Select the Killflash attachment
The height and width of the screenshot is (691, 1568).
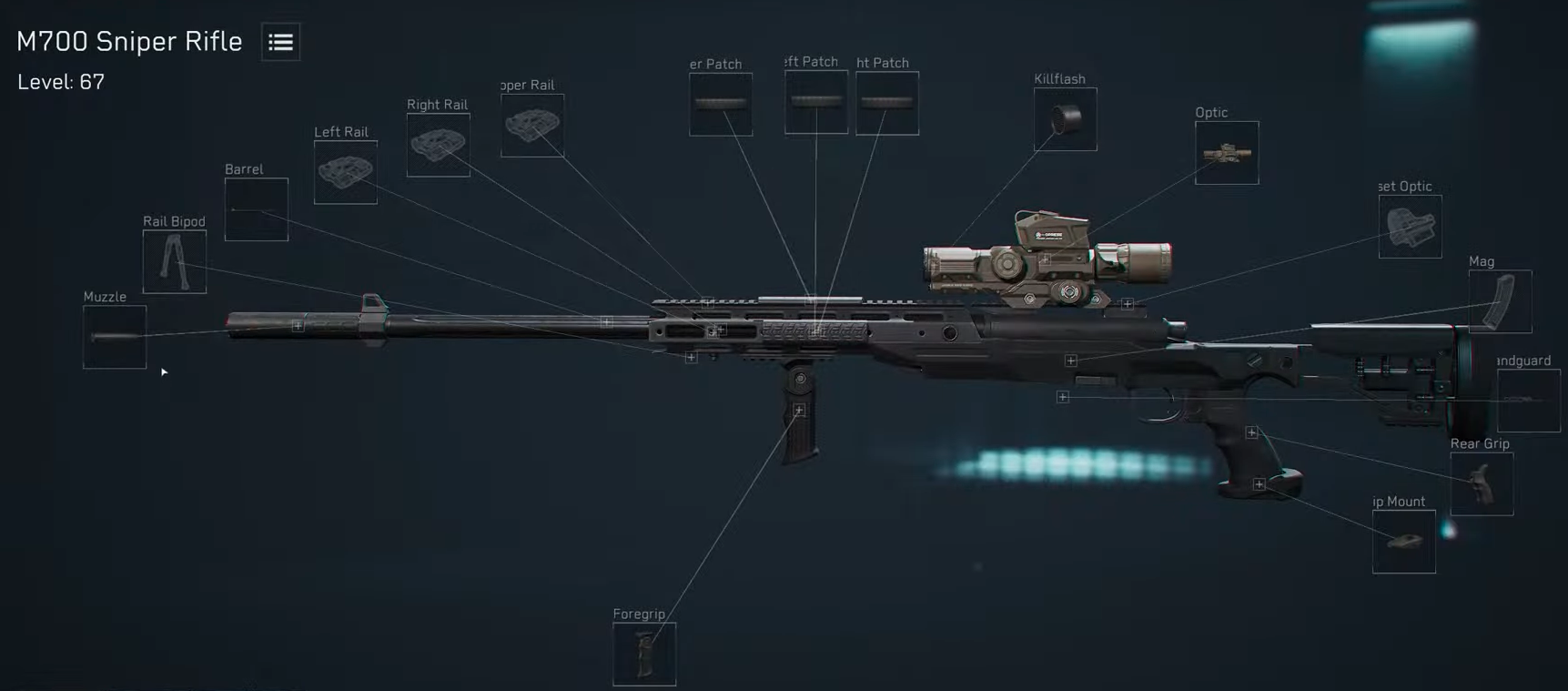click(x=1064, y=118)
